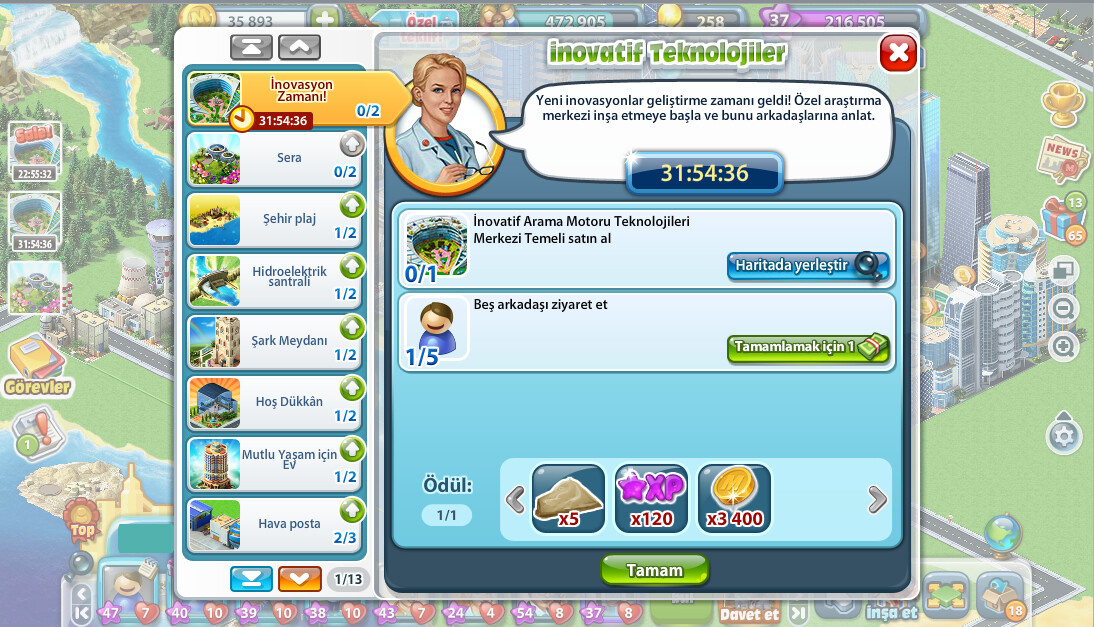Screen dimensions: 1094x627
Task: Open the Şark Meydanı quest
Action: click(x=275, y=342)
